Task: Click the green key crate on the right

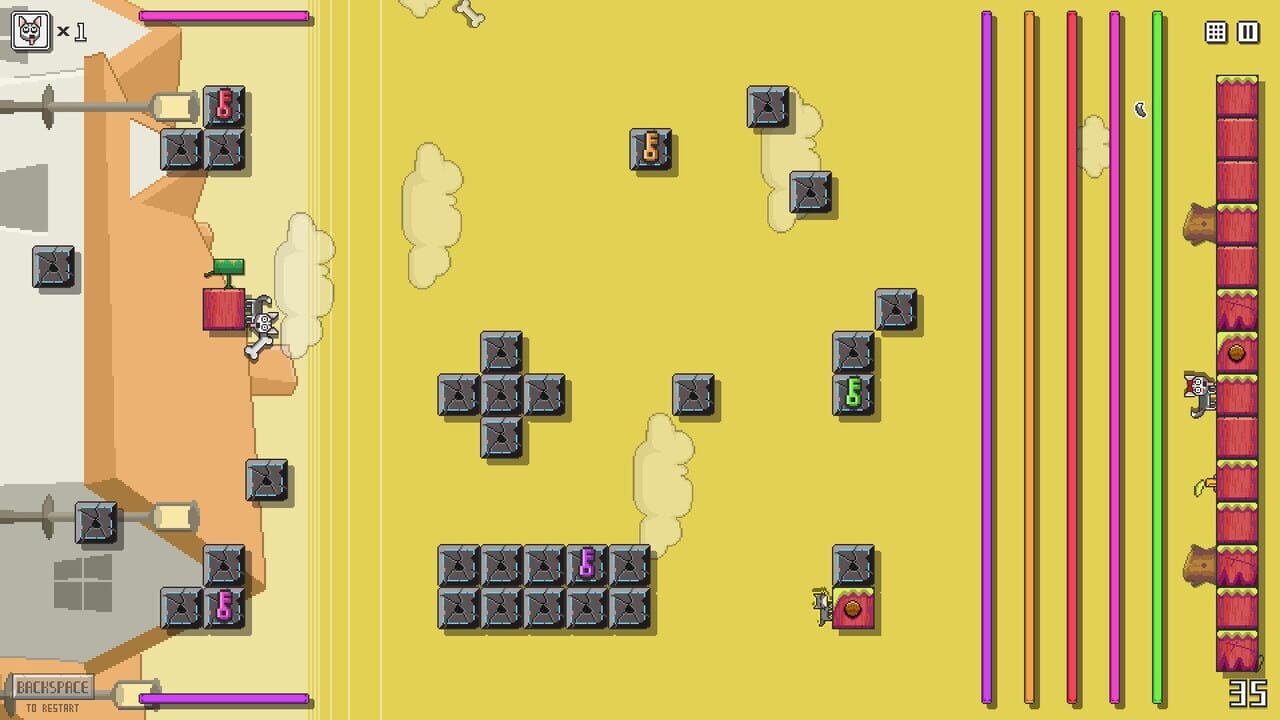Action: pos(855,393)
